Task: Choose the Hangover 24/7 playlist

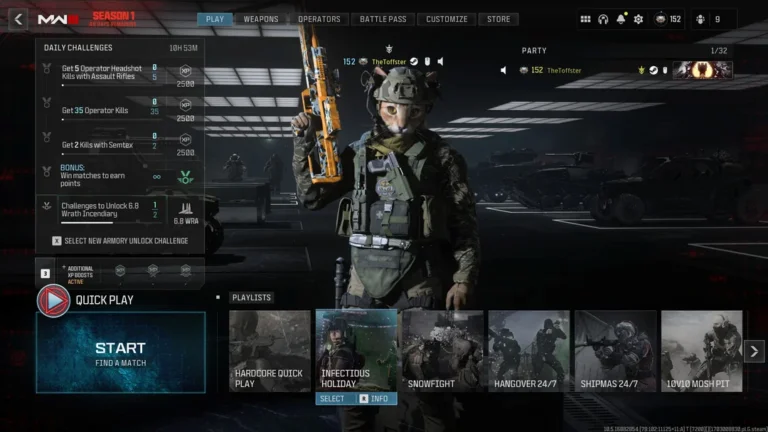Action: point(528,350)
